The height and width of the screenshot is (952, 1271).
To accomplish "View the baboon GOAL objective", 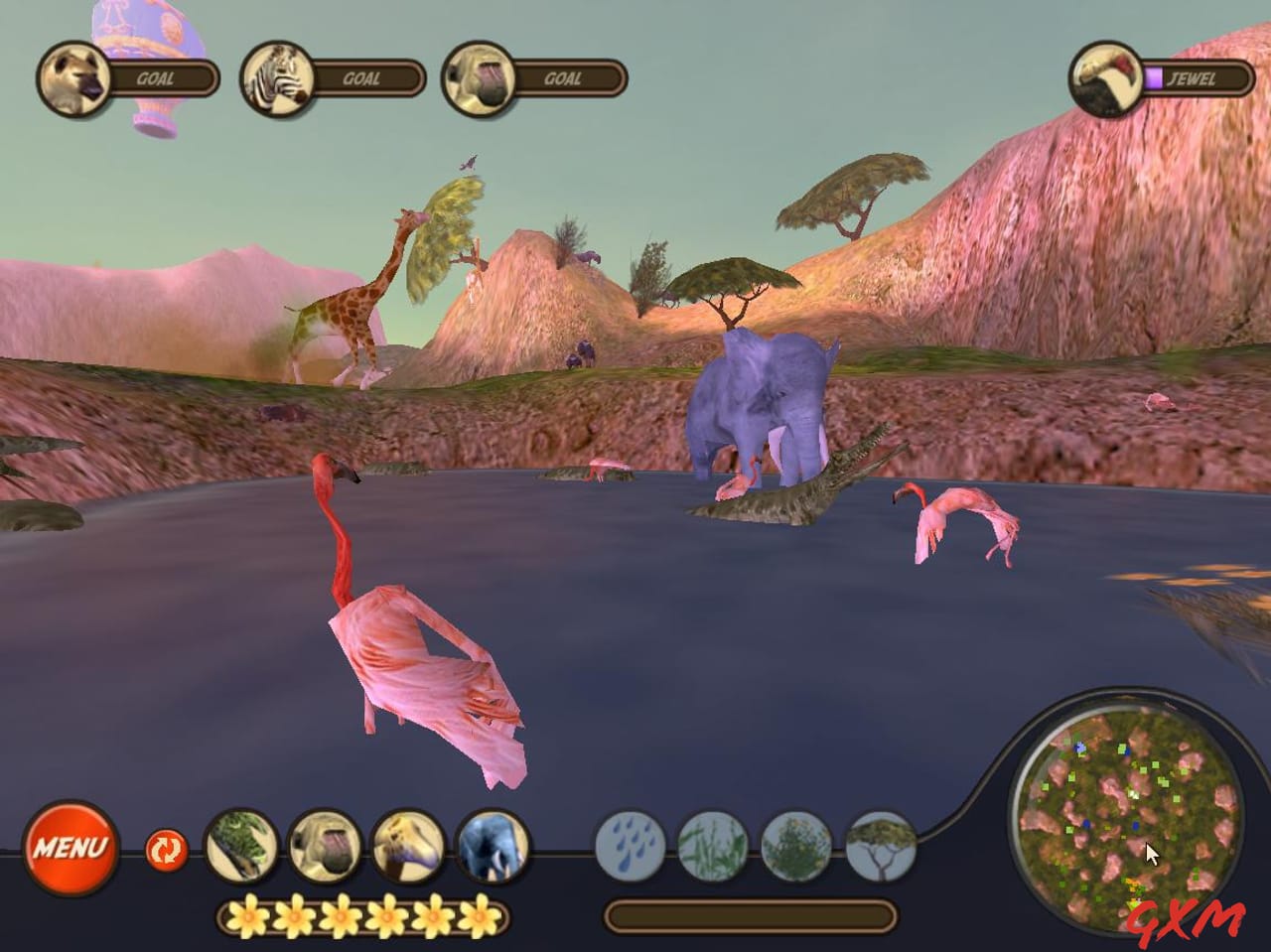I will click(x=477, y=79).
